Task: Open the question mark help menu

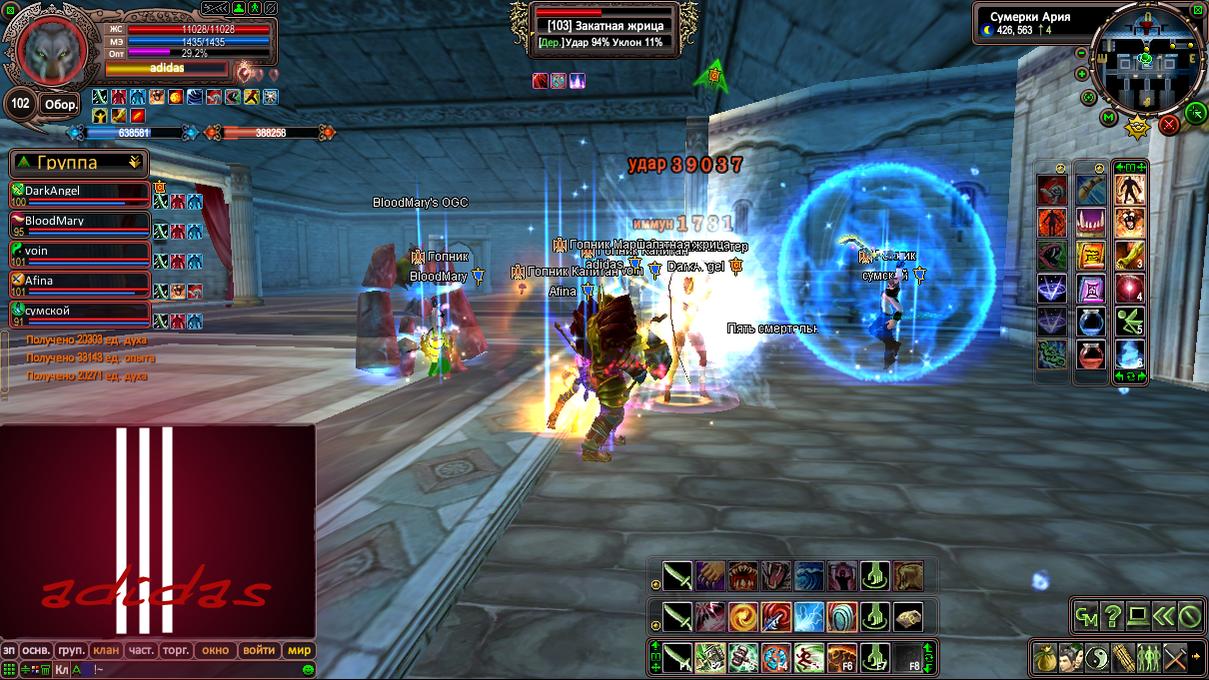Action: pyautogui.click(x=1112, y=616)
